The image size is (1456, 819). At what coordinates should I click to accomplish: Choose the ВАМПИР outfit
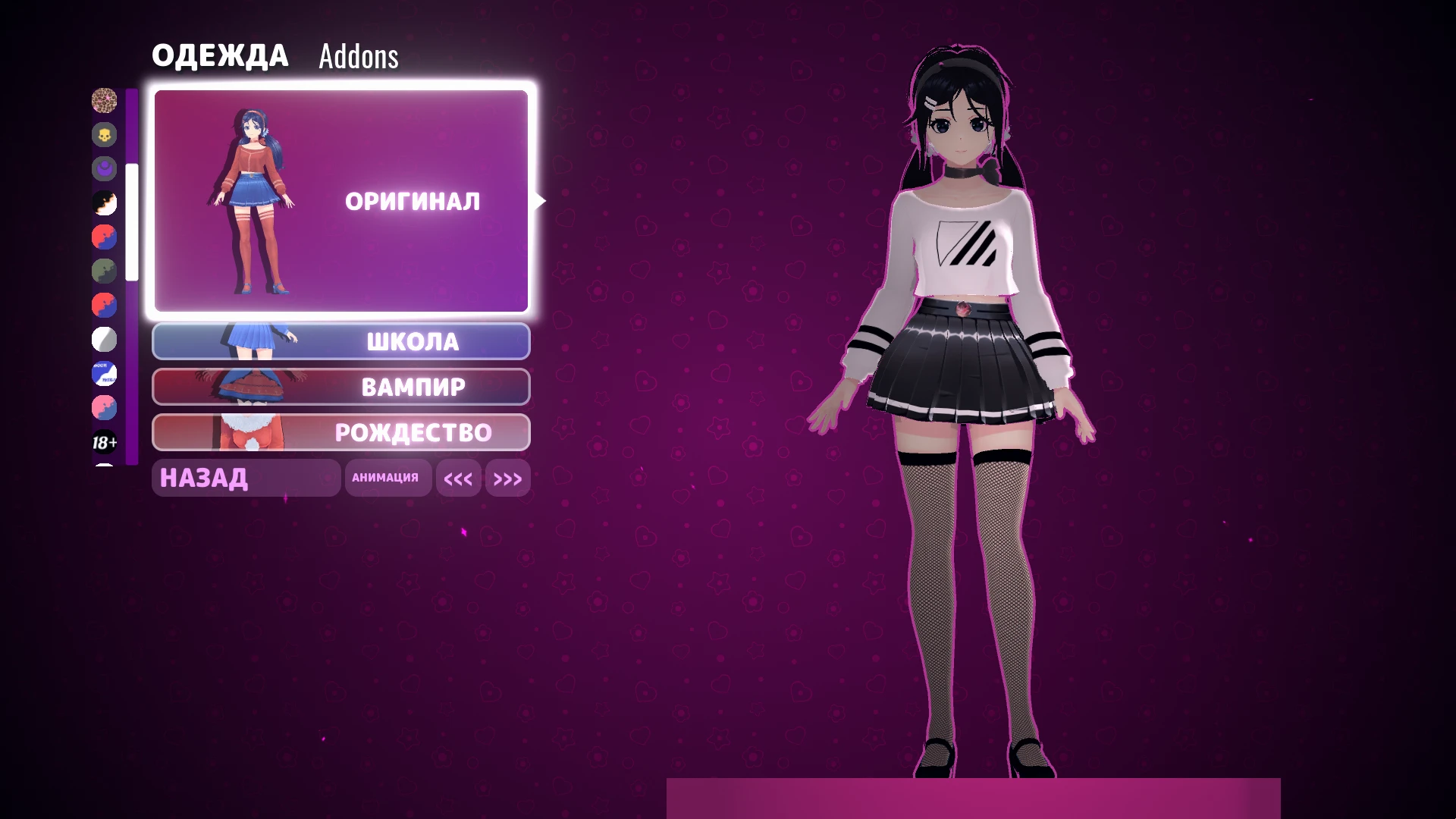[340, 387]
